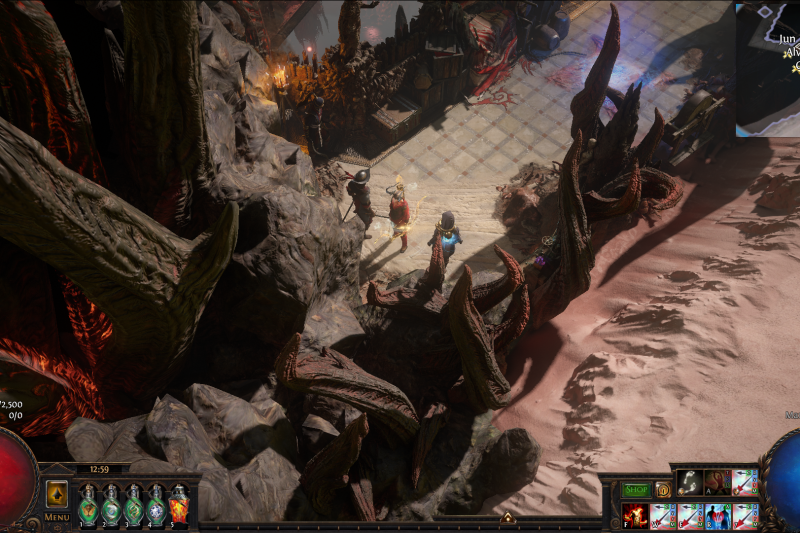The height and width of the screenshot is (533, 800).
Task: Open the green Shop button
Action: [x=636, y=490]
